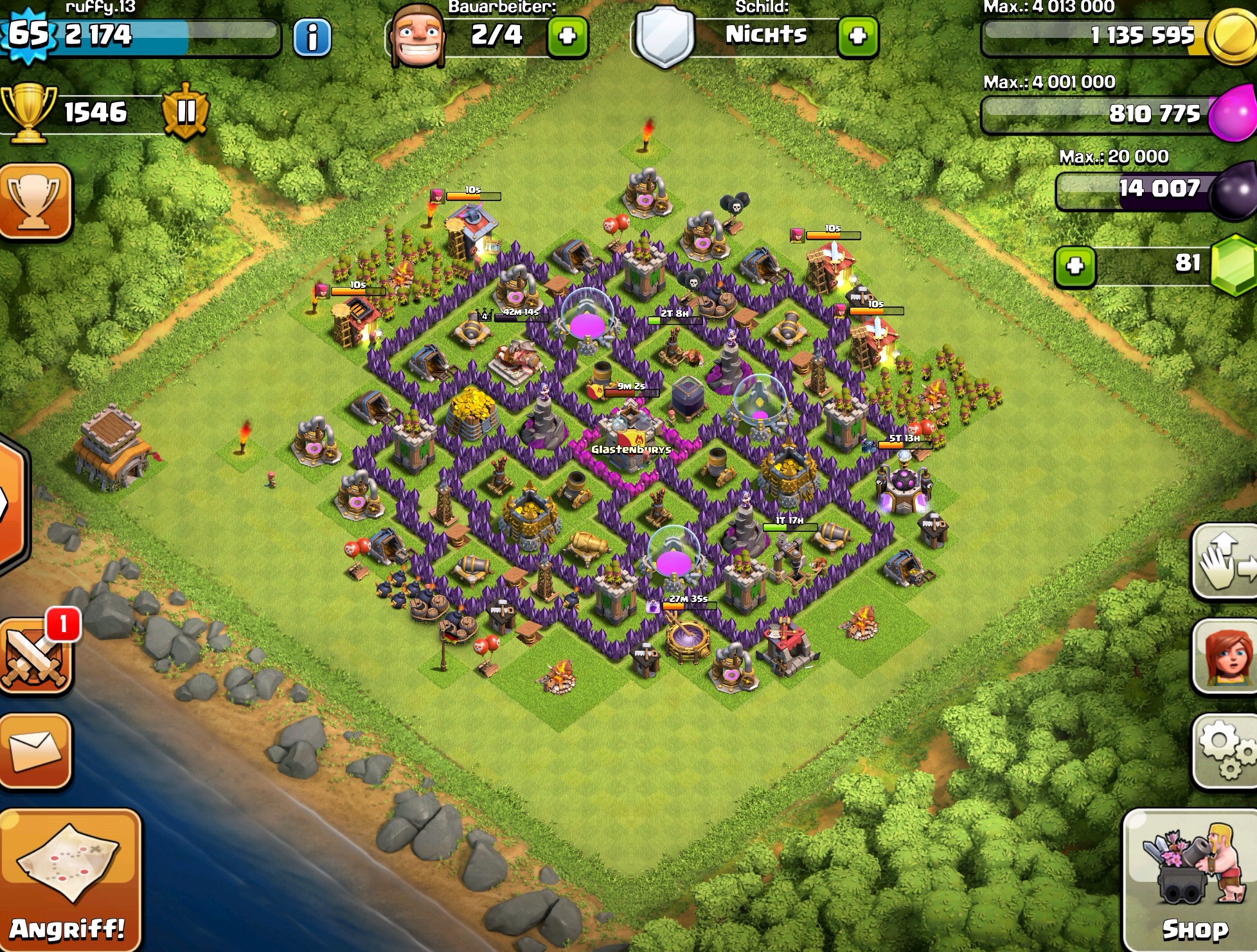The height and width of the screenshot is (952, 1257).
Task: Tap the builder face icon
Action: [418, 35]
